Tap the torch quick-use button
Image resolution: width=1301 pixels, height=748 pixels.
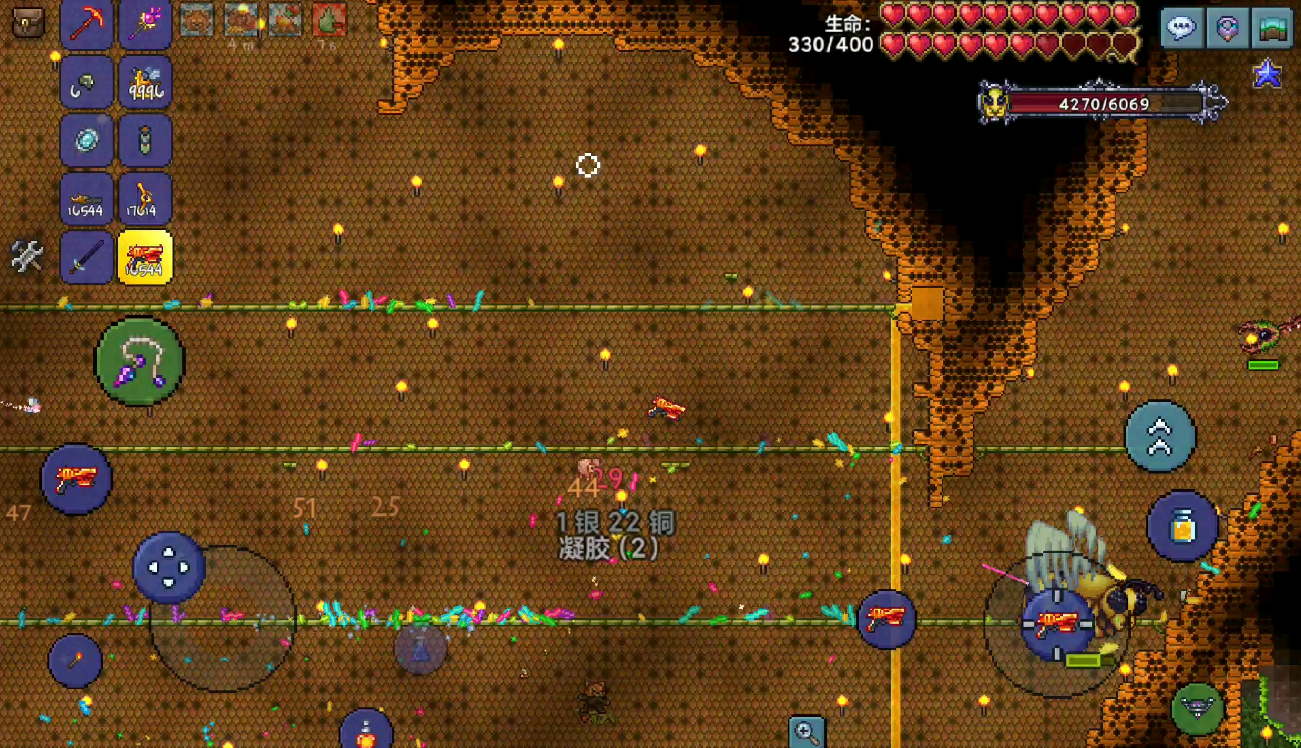(75, 660)
